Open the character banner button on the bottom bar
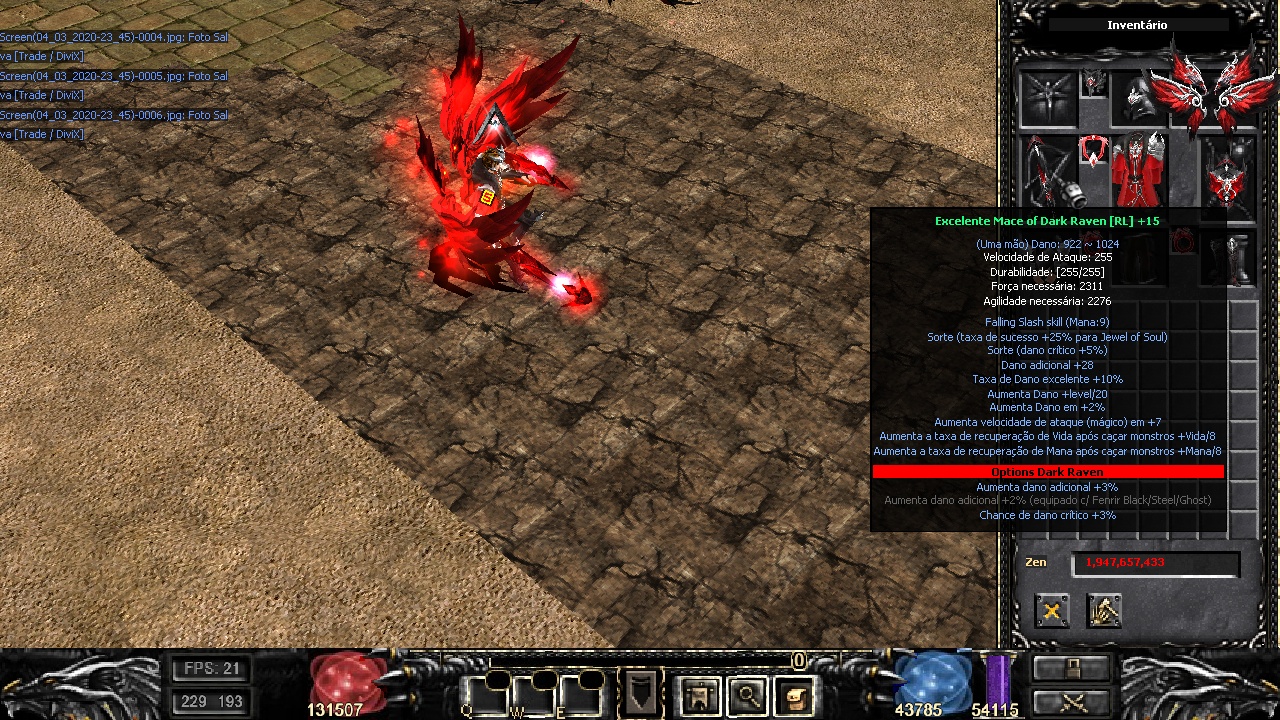This screenshot has height=720, width=1280. [x=699, y=695]
